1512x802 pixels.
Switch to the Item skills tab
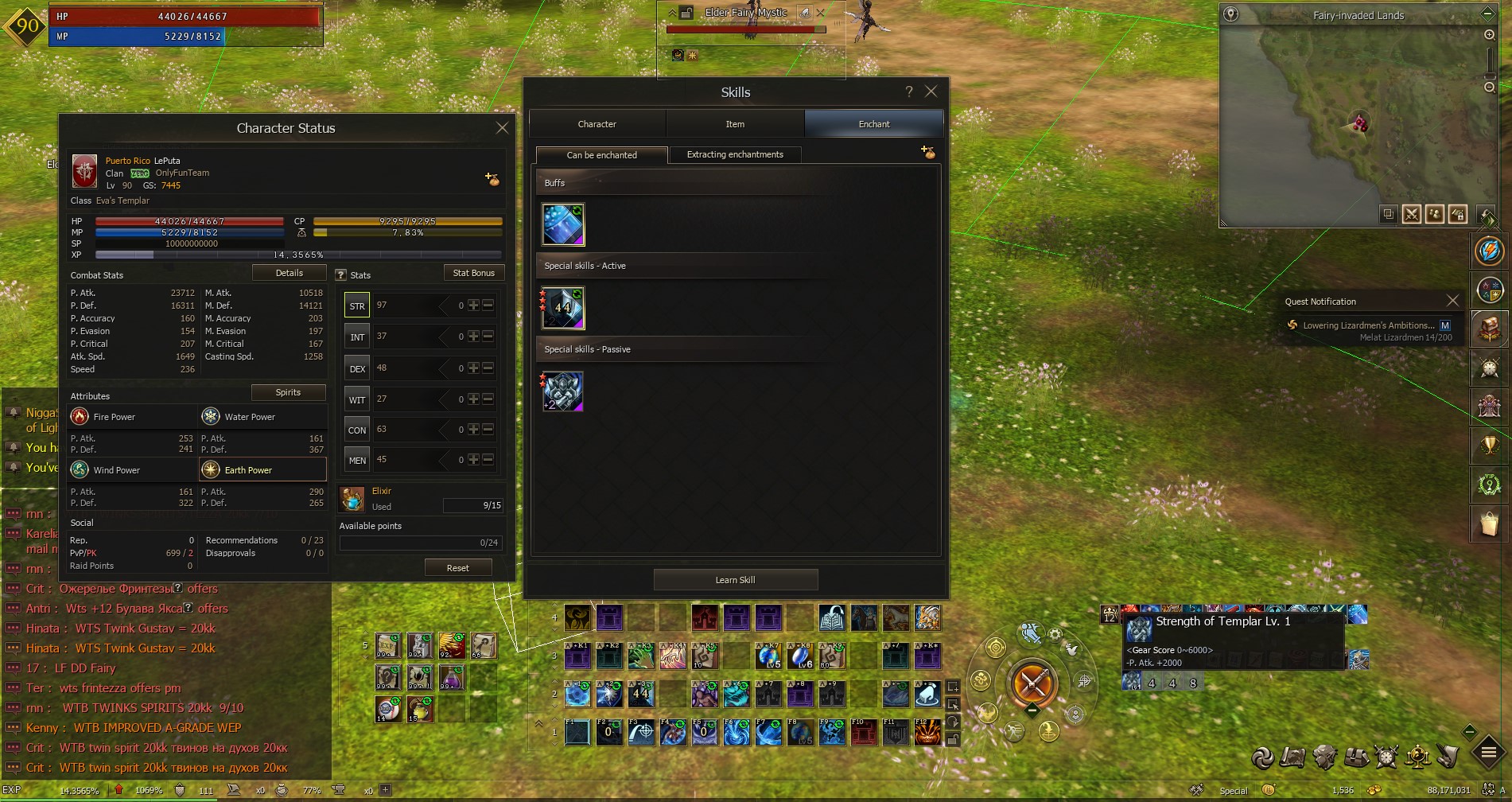(x=735, y=124)
